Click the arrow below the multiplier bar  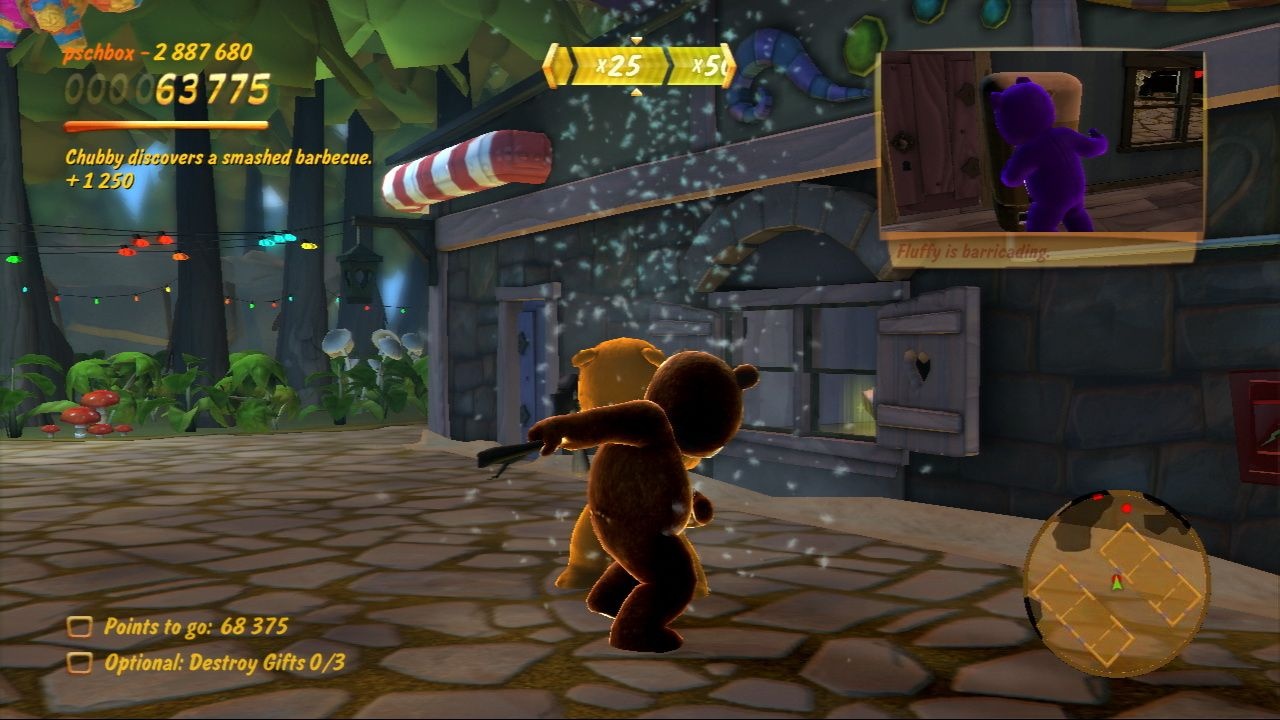click(x=636, y=92)
